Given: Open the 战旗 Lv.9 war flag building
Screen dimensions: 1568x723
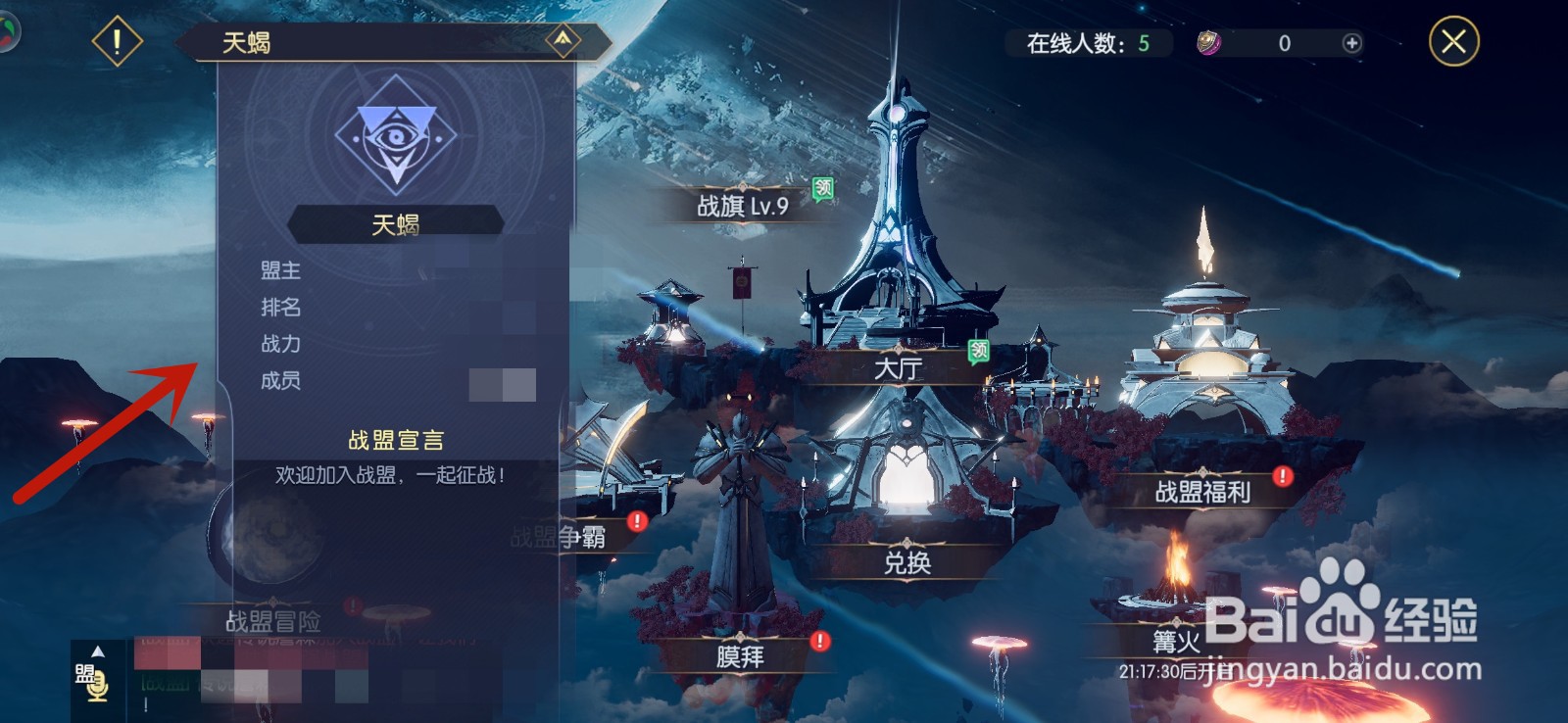Looking at the screenshot, I should pyautogui.click(x=743, y=207).
